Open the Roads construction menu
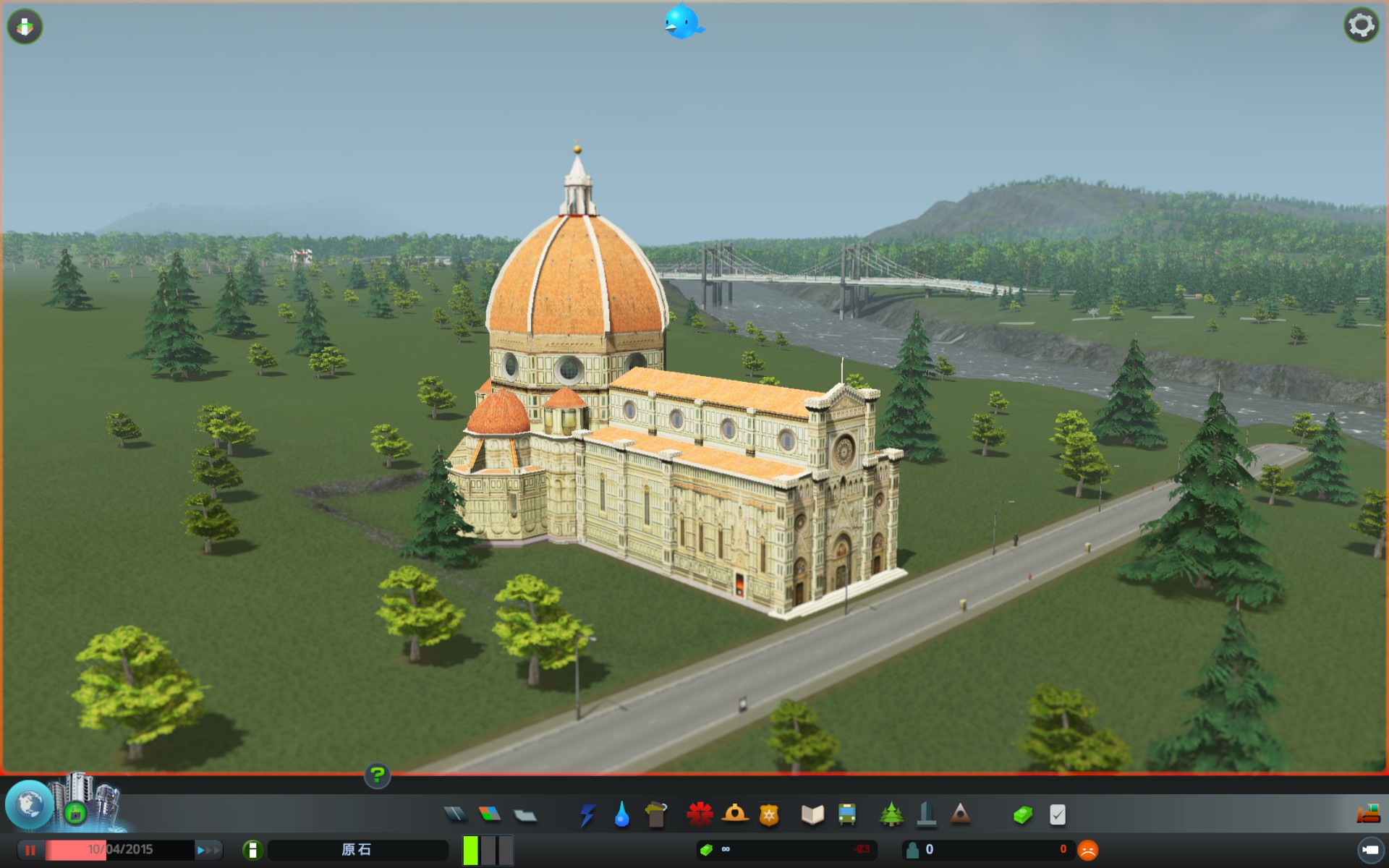This screenshot has height=868, width=1389. (x=456, y=814)
